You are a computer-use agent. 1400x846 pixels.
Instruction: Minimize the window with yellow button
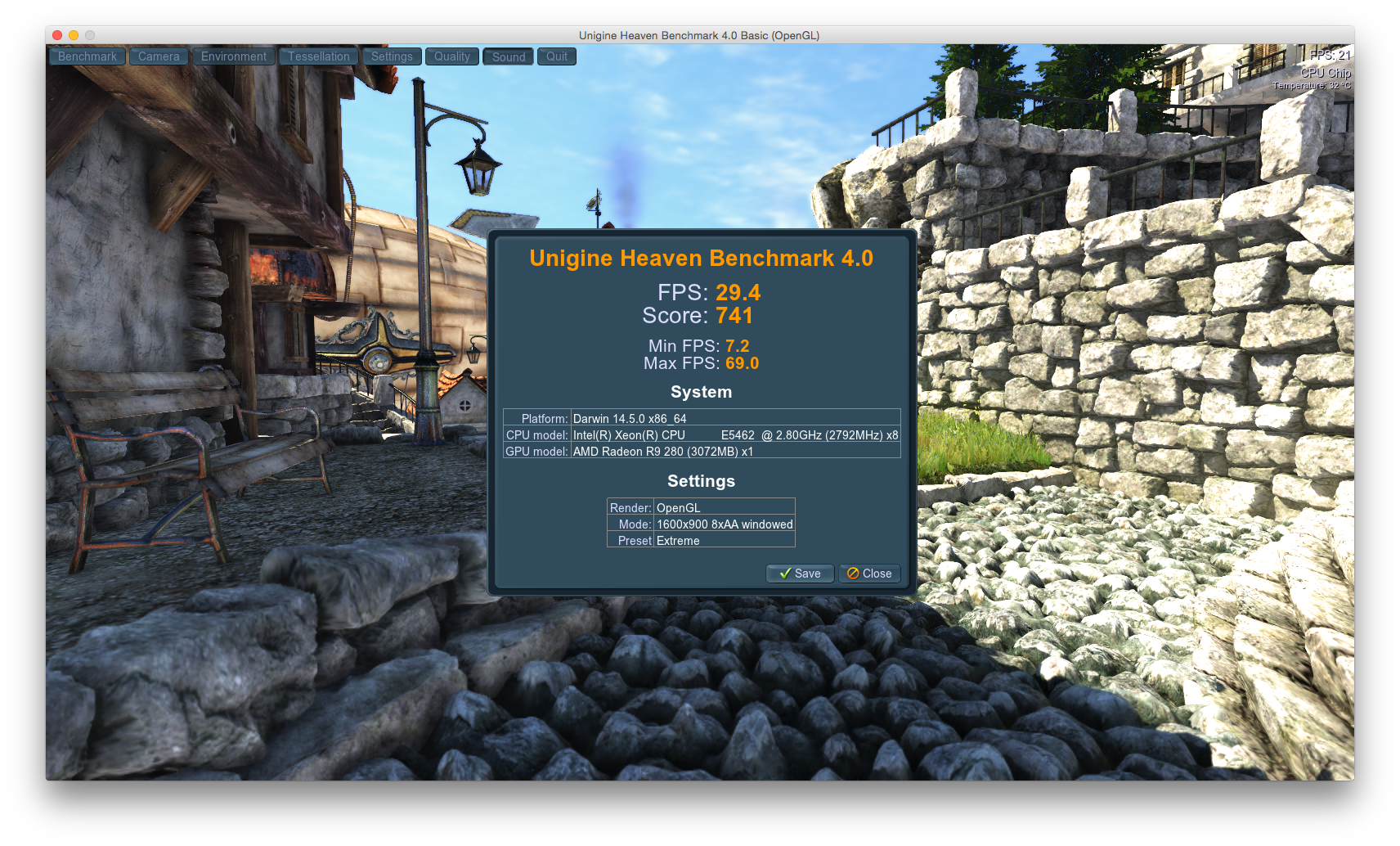click(x=74, y=35)
